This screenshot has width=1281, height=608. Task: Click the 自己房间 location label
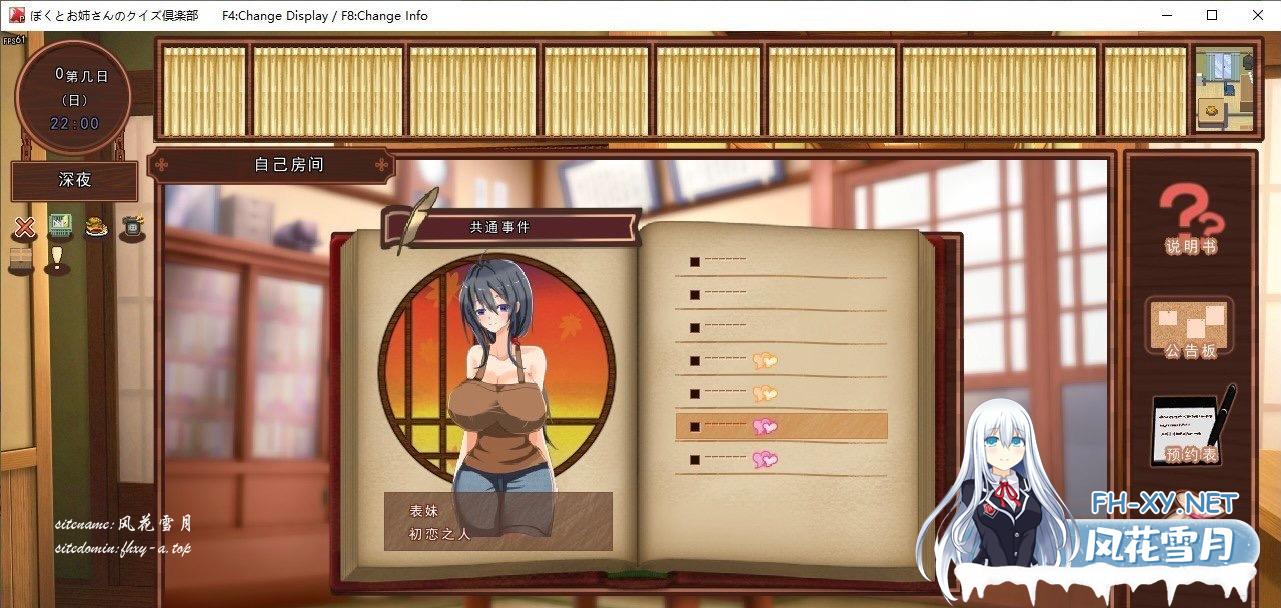click(x=288, y=165)
